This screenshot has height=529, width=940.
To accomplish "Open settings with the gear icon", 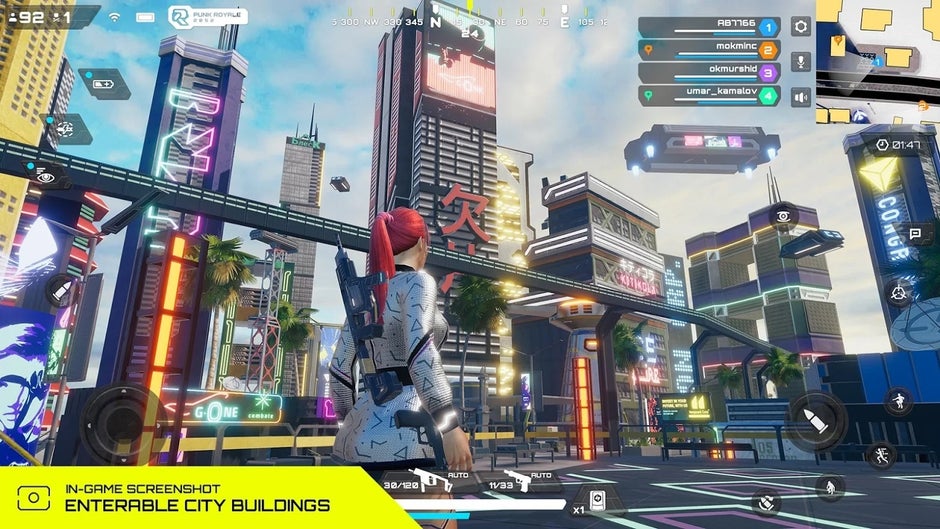I will (801, 27).
